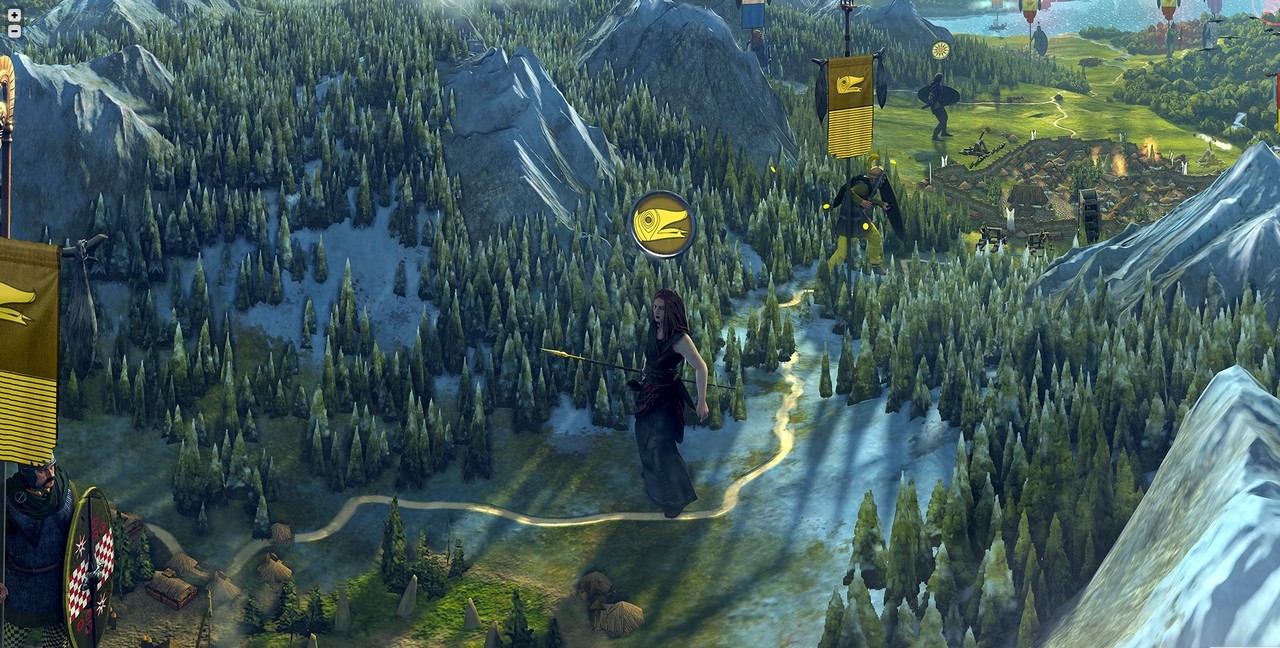Select the round yellow emblem above the spear woman

point(662,225)
